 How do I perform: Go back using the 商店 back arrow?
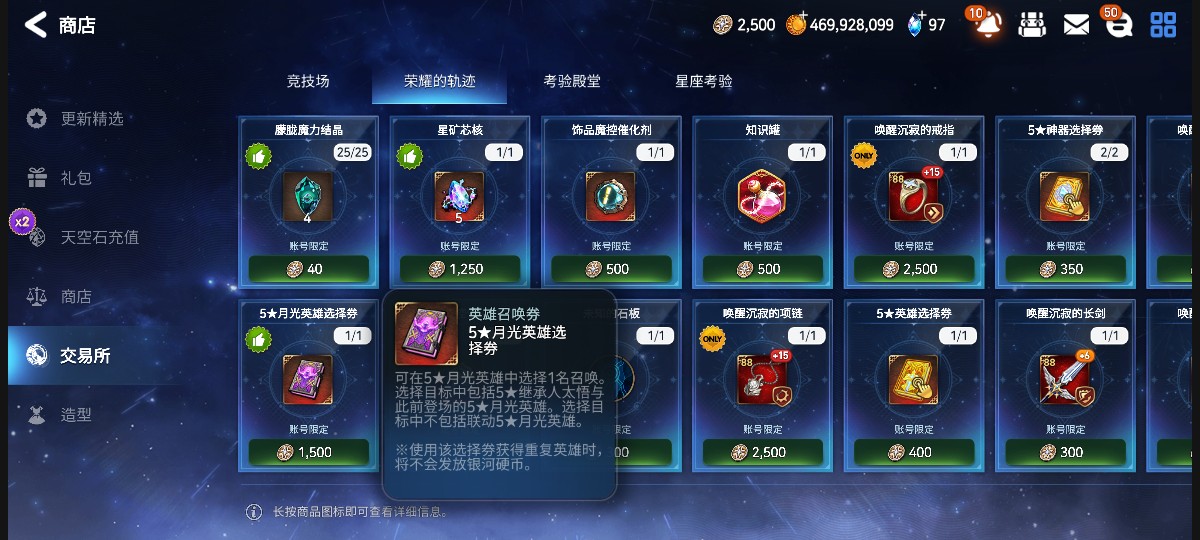(x=36, y=25)
